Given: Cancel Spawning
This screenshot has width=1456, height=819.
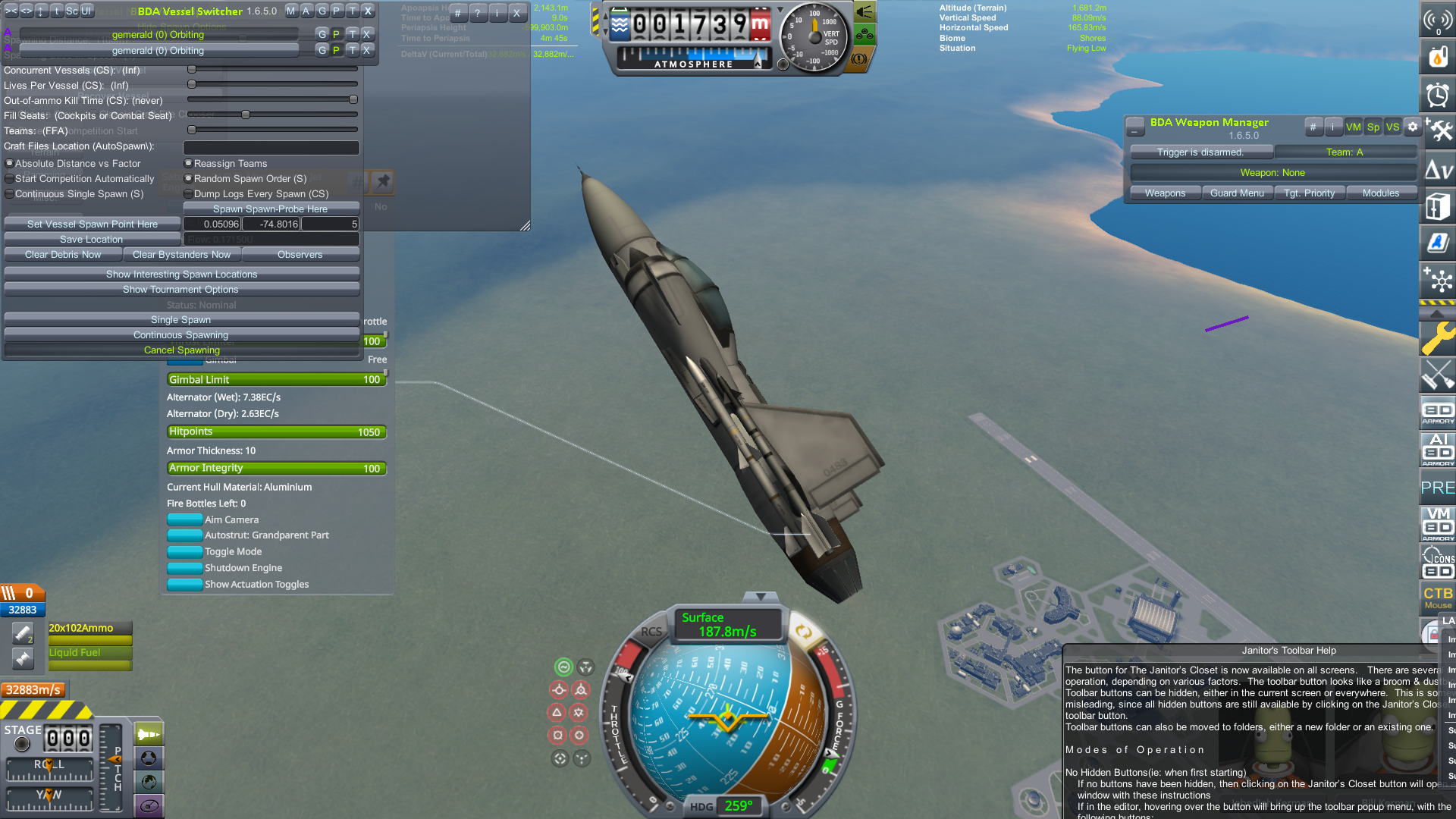Looking at the screenshot, I should [x=181, y=350].
